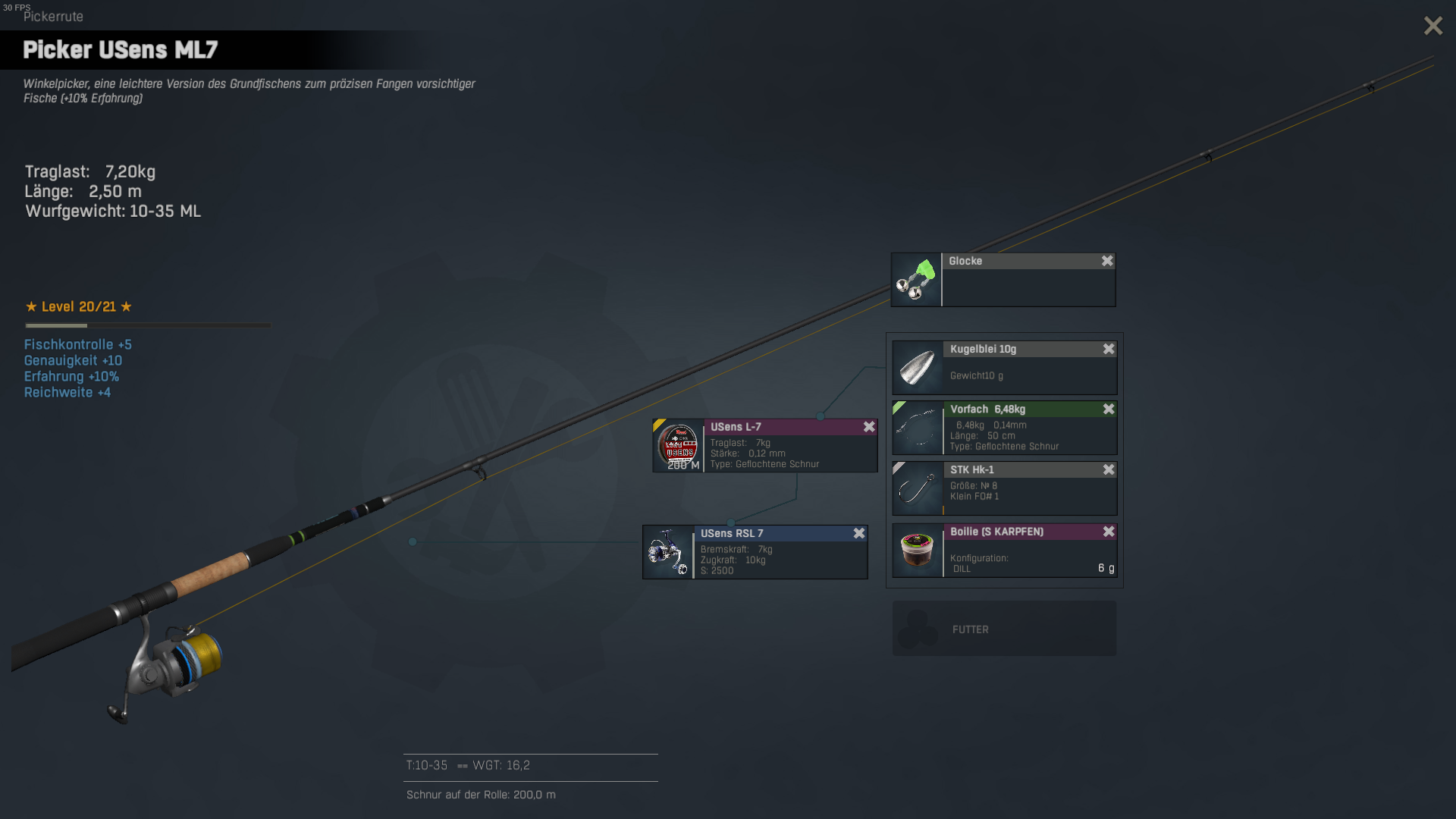Open the empty FUTTER groundbait slot
Viewport: 1456px width, 819px height.
pos(1004,629)
